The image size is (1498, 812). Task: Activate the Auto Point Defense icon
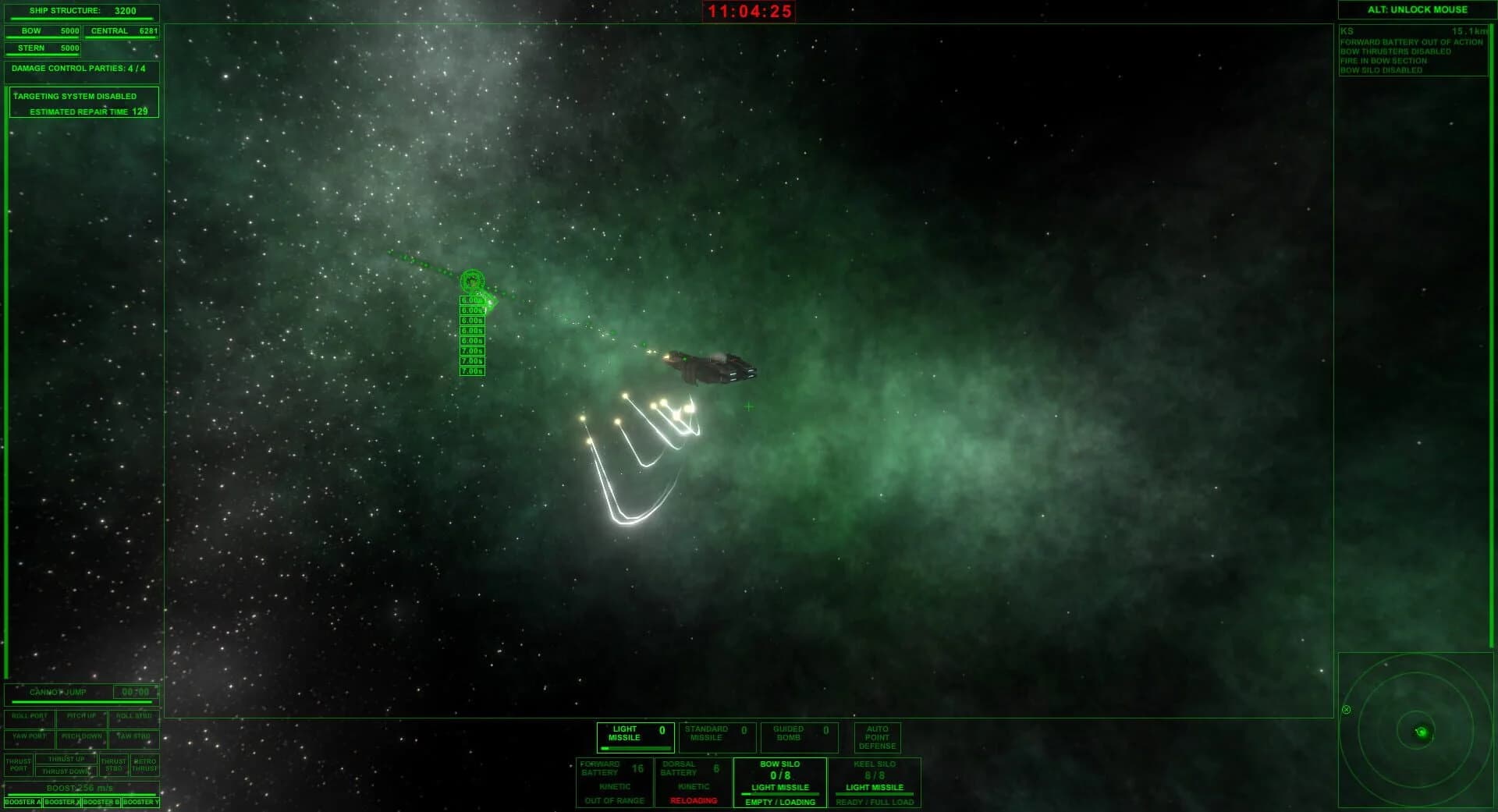point(877,736)
